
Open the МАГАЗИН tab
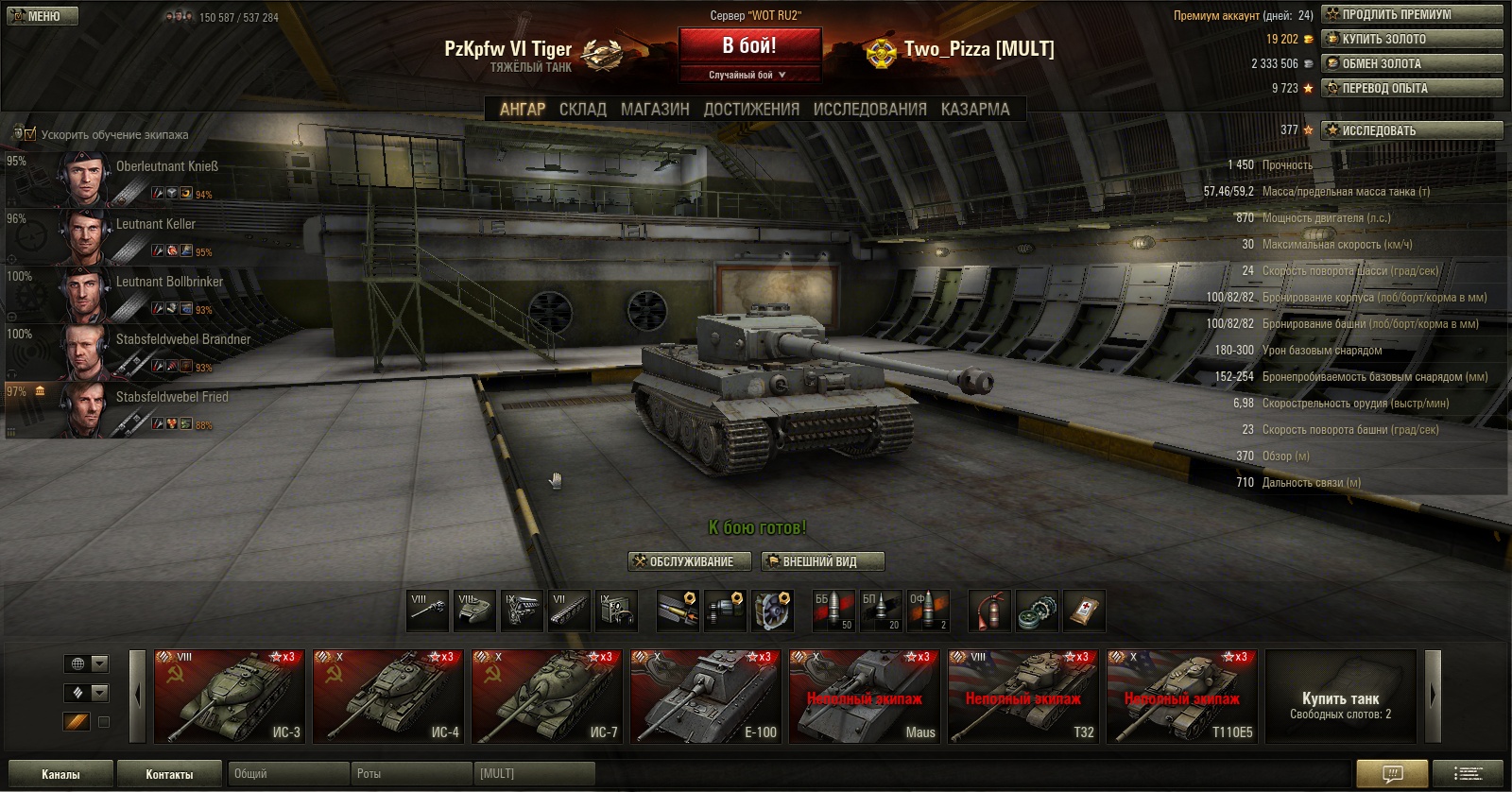pyautogui.click(x=655, y=110)
